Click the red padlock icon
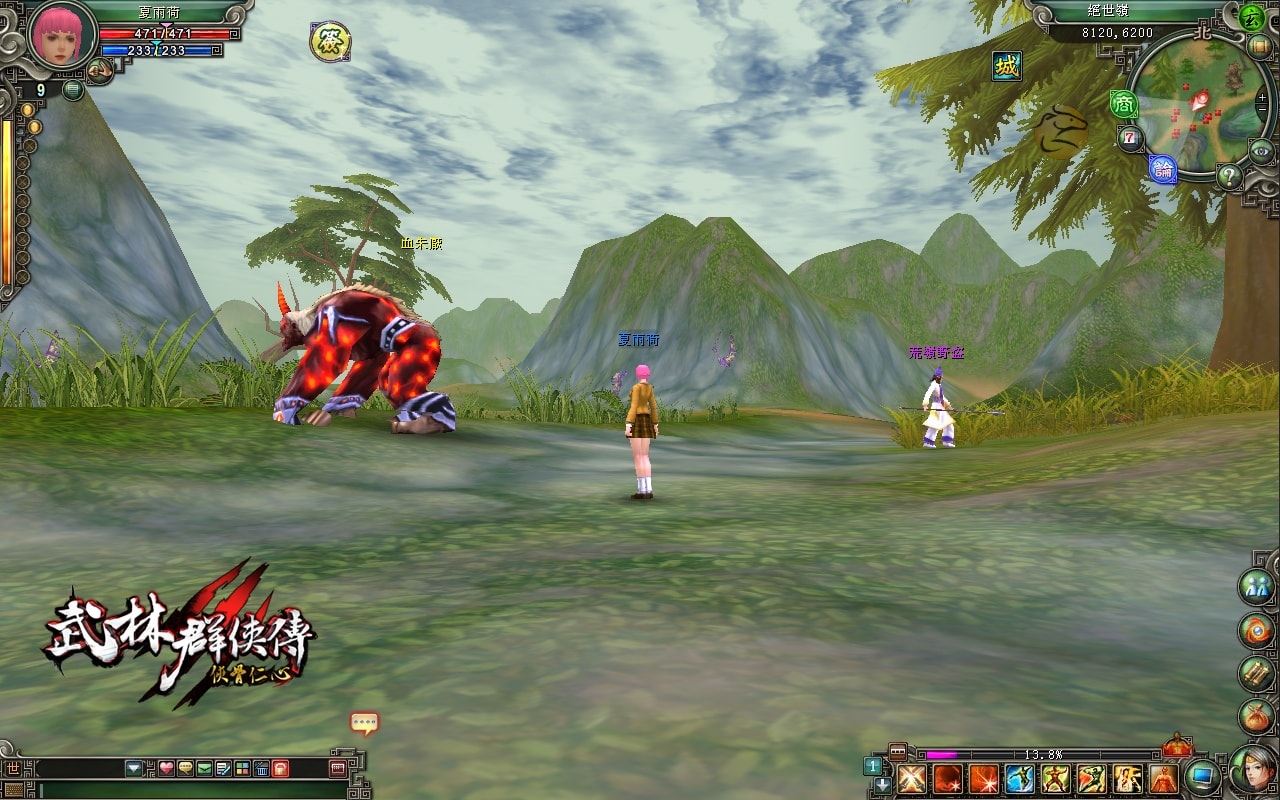The width and height of the screenshot is (1280, 800). tap(281, 768)
